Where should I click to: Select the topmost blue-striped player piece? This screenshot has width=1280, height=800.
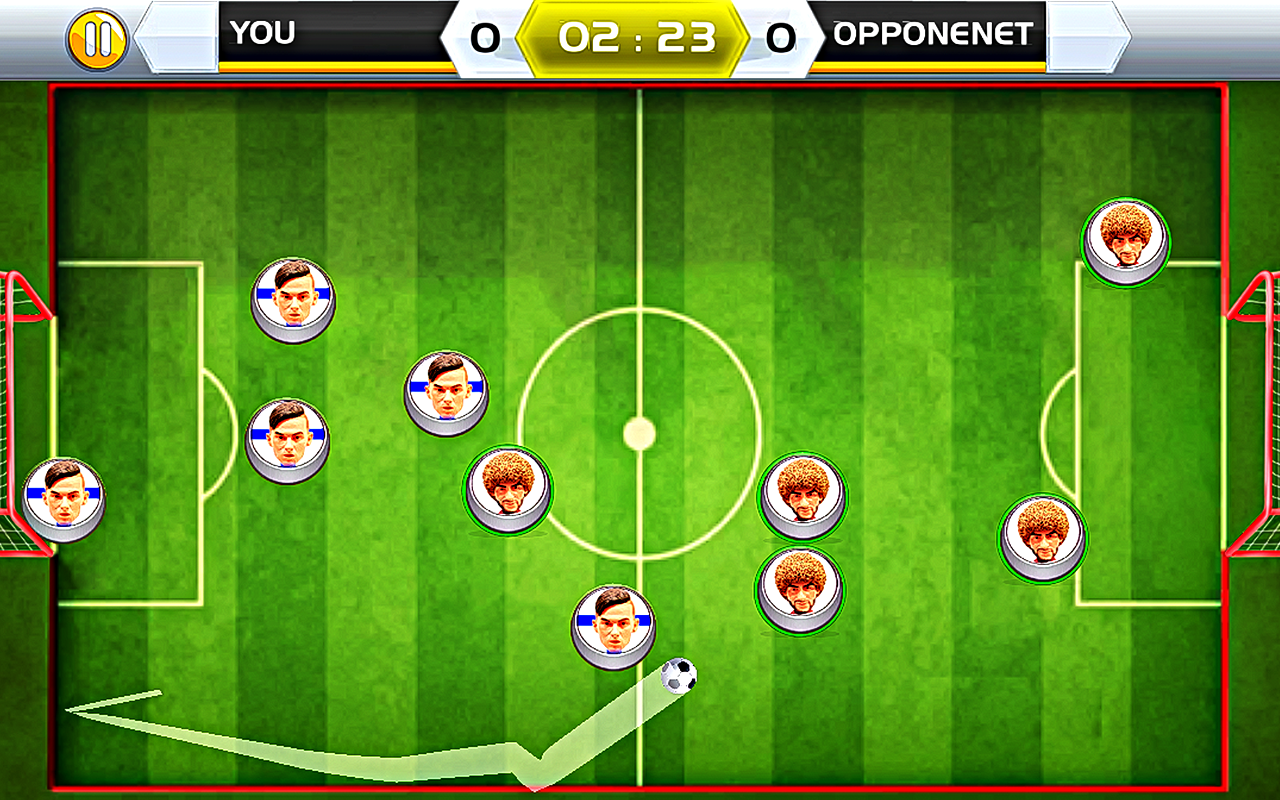(x=293, y=298)
